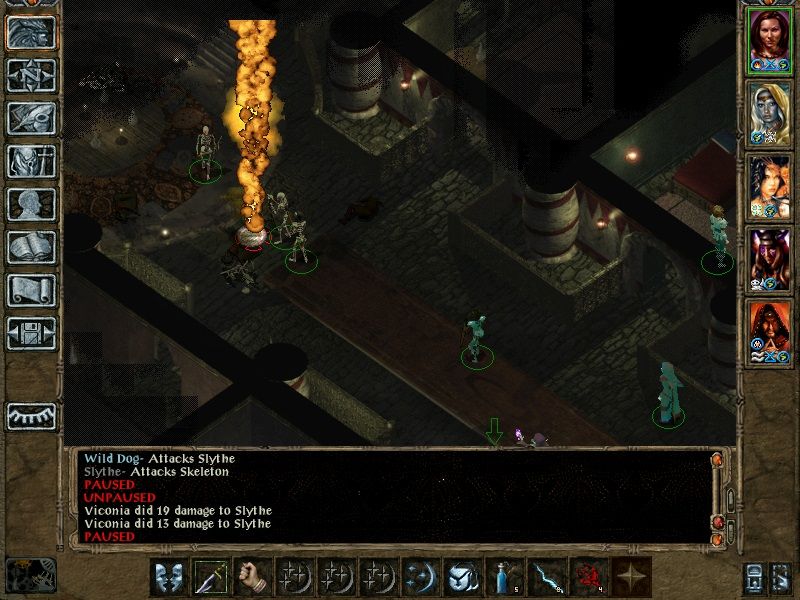Viewport: 800px width, 600px height.
Task: Choose the bare fist attack slot
Action: (x=252, y=577)
